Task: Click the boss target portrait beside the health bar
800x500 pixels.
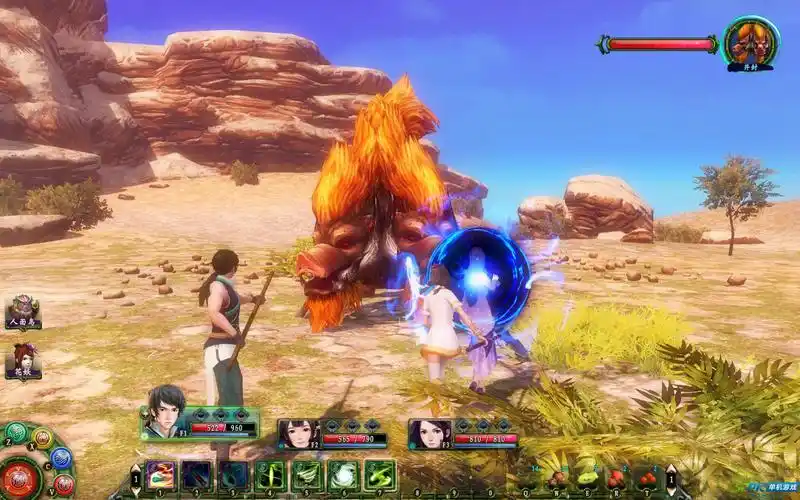Action: [751, 42]
